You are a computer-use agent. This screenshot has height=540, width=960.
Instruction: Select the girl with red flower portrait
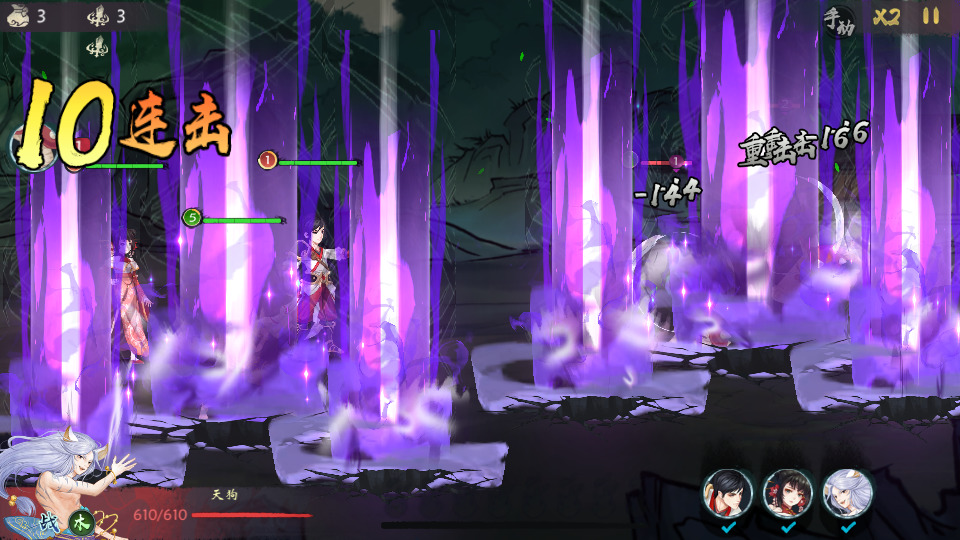(787, 492)
